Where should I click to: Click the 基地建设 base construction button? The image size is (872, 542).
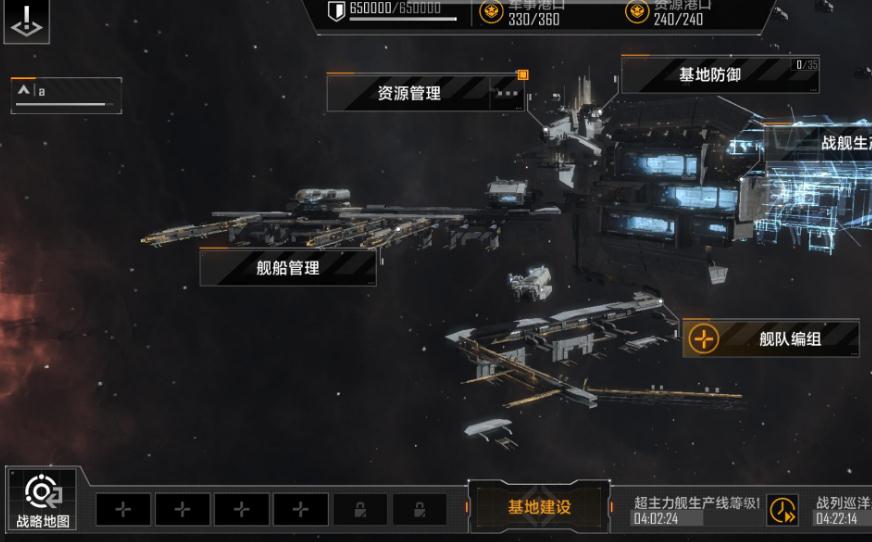[x=539, y=507]
